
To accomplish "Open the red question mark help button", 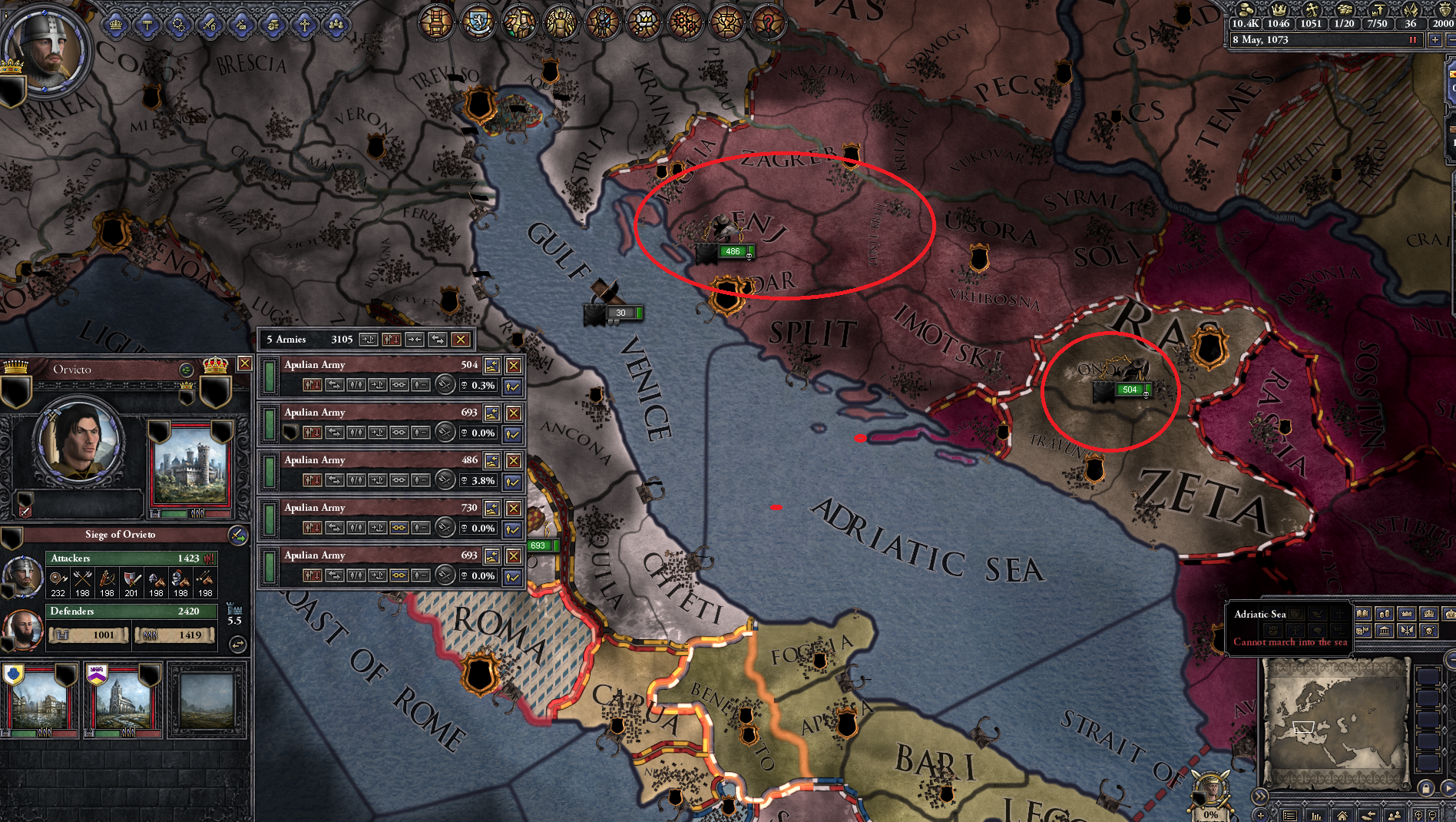I will [x=767, y=22].
